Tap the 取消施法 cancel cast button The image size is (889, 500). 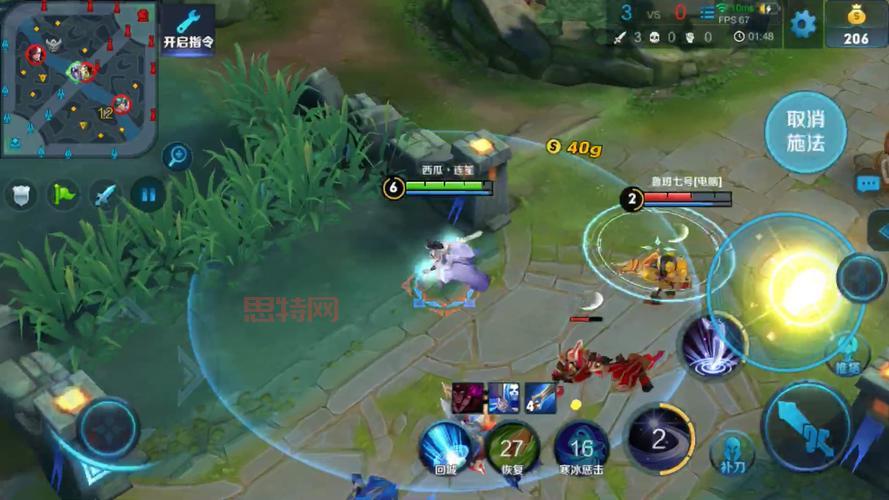tap(805, 132)
